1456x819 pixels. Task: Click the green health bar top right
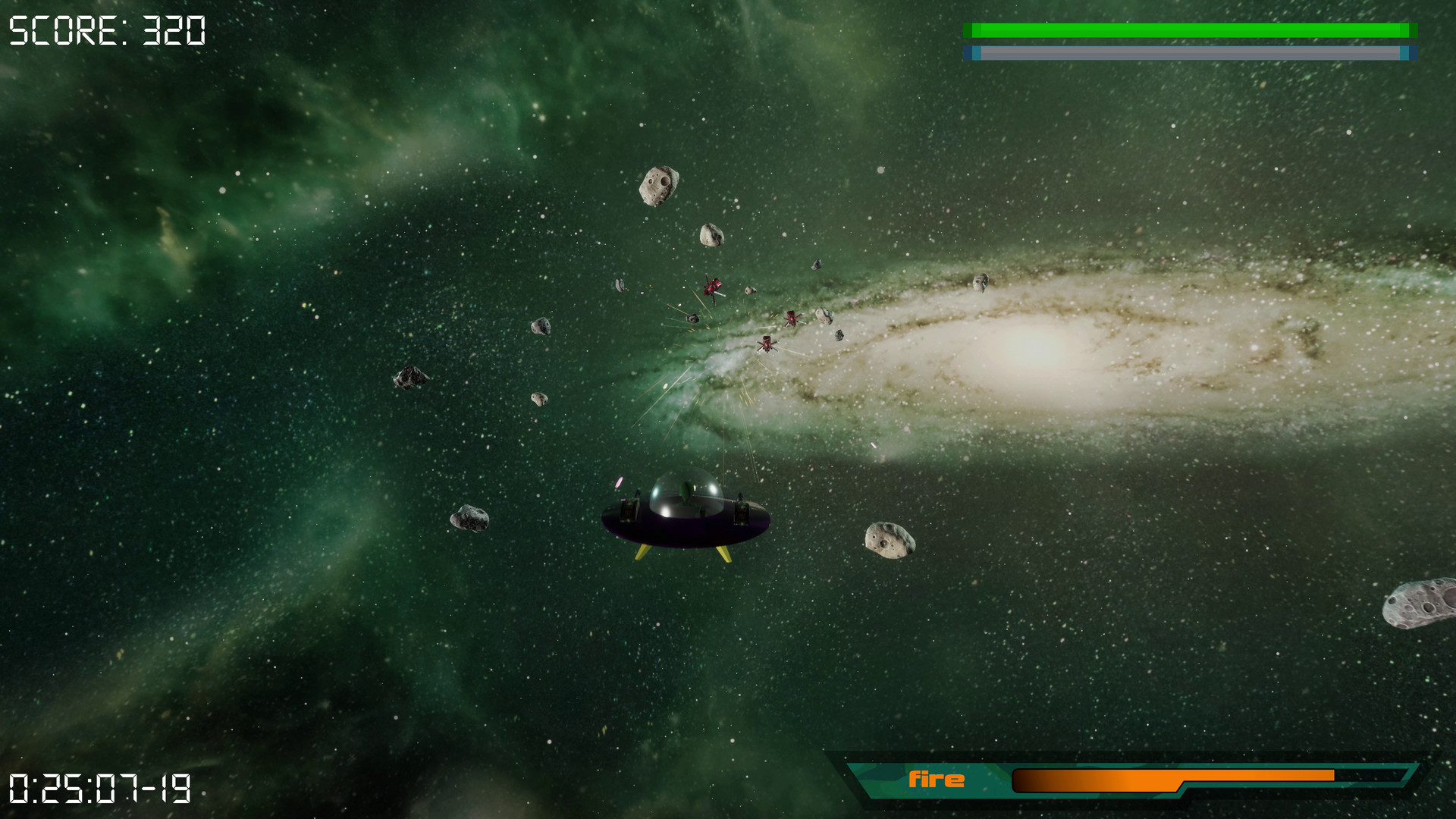point(1191,29)
